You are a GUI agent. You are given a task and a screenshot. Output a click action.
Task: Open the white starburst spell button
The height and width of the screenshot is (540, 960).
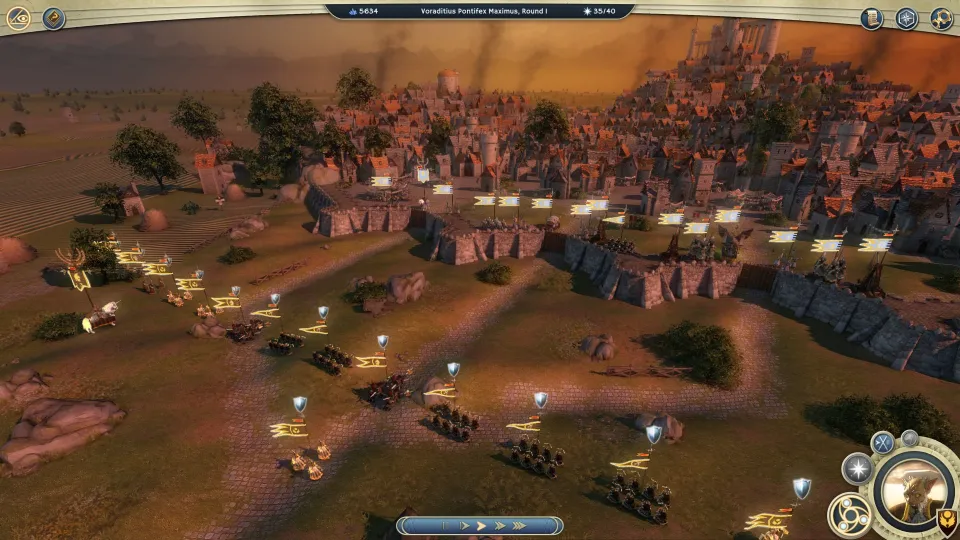857,468
